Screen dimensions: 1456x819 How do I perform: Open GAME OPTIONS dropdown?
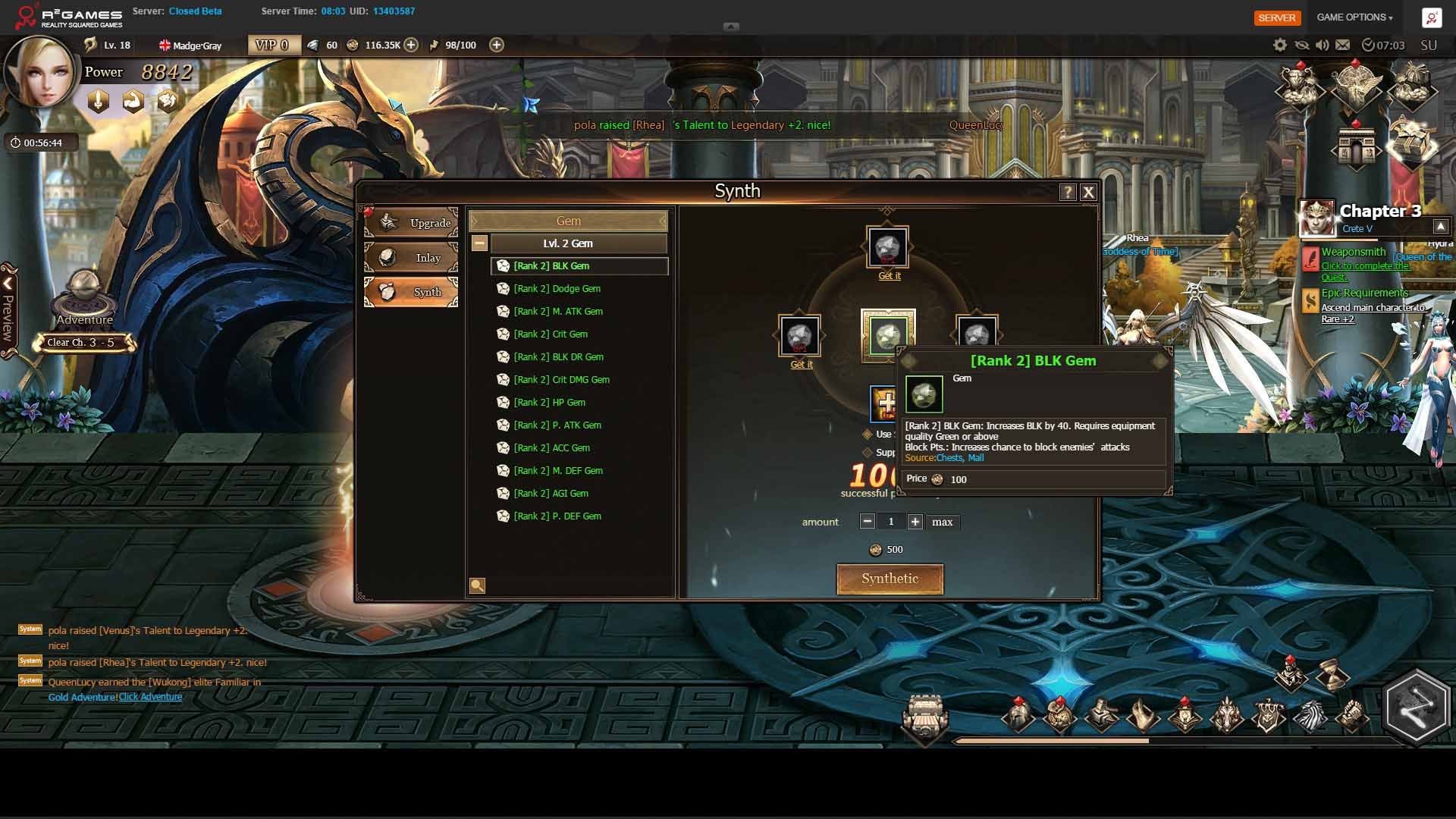point(1354,17)
